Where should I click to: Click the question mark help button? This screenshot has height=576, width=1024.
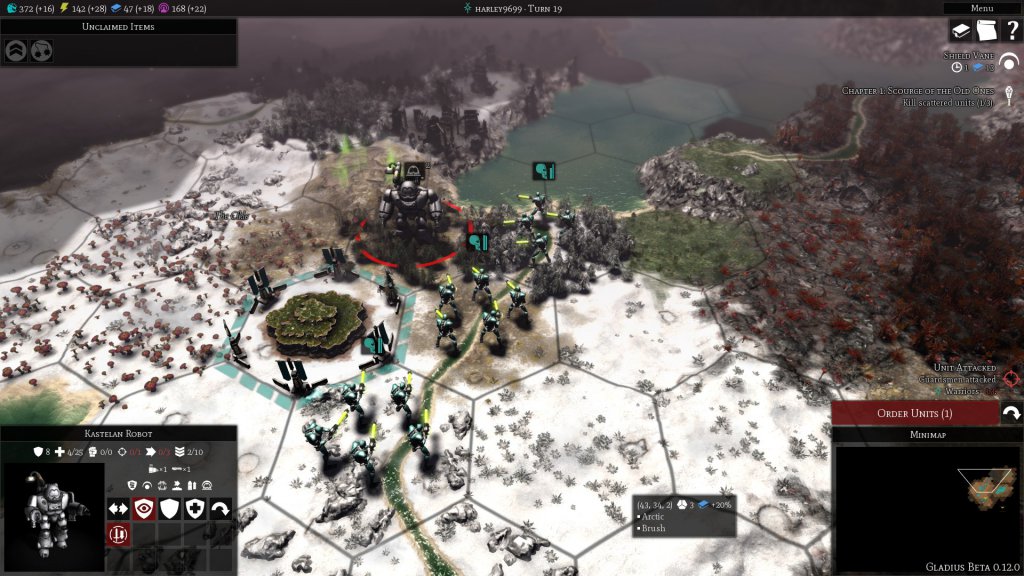click(x=1011, y=31)
